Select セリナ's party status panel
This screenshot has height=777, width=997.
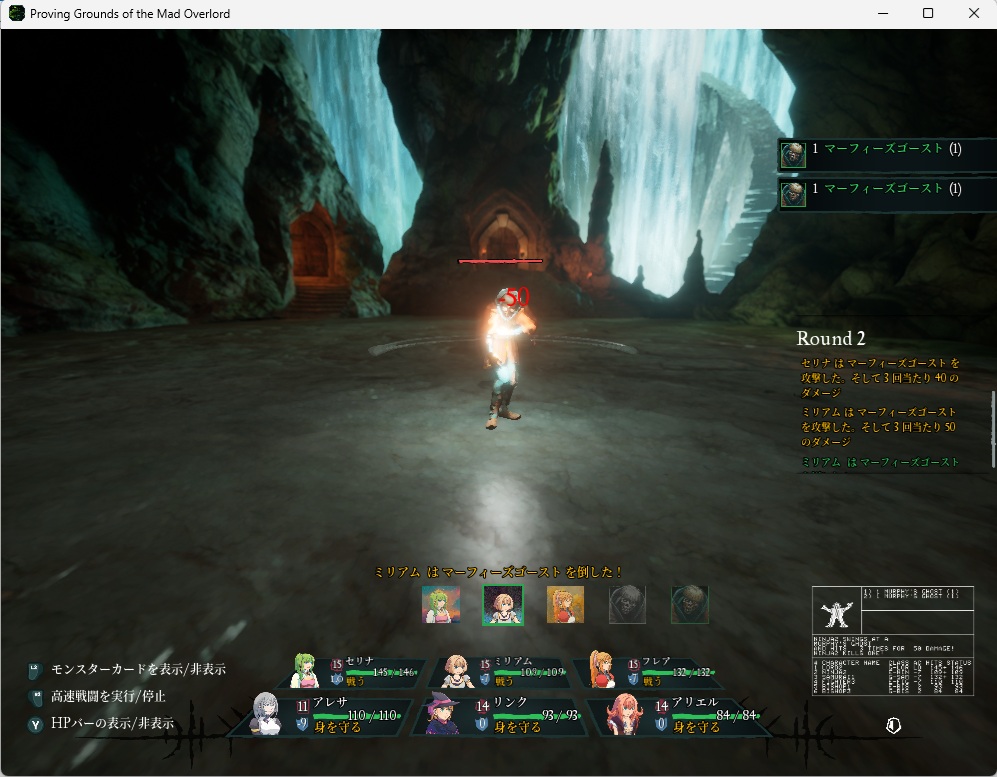coord(355,671)
